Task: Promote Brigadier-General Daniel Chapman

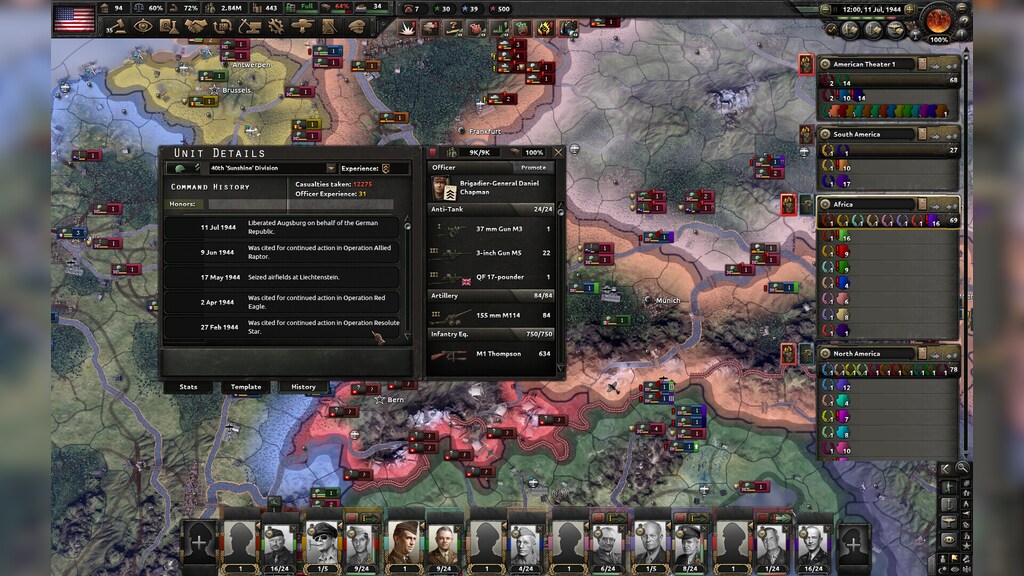Action: [532, 168]
